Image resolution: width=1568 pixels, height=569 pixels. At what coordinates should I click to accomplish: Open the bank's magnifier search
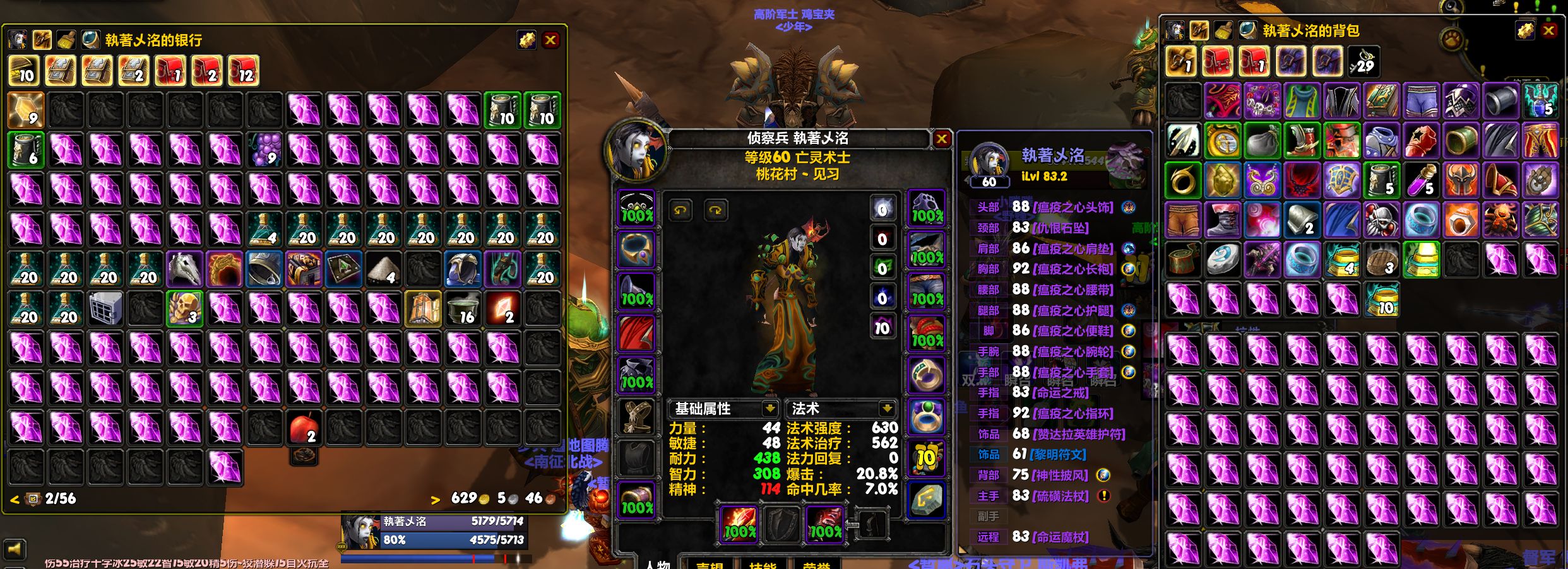pos(90,40)
